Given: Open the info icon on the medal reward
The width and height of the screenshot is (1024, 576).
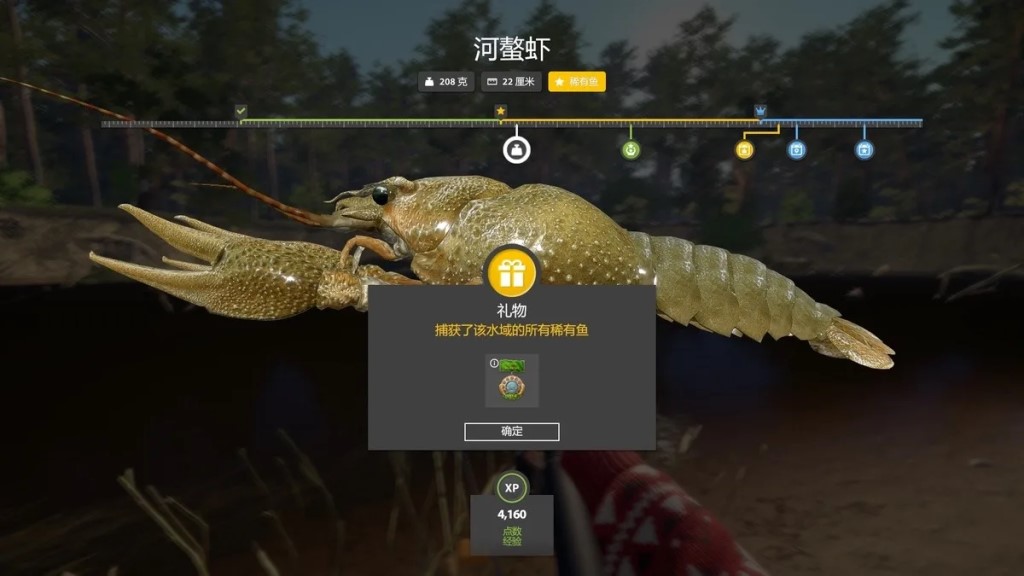Looking at the screenshot, I should [x=494, y=363].
